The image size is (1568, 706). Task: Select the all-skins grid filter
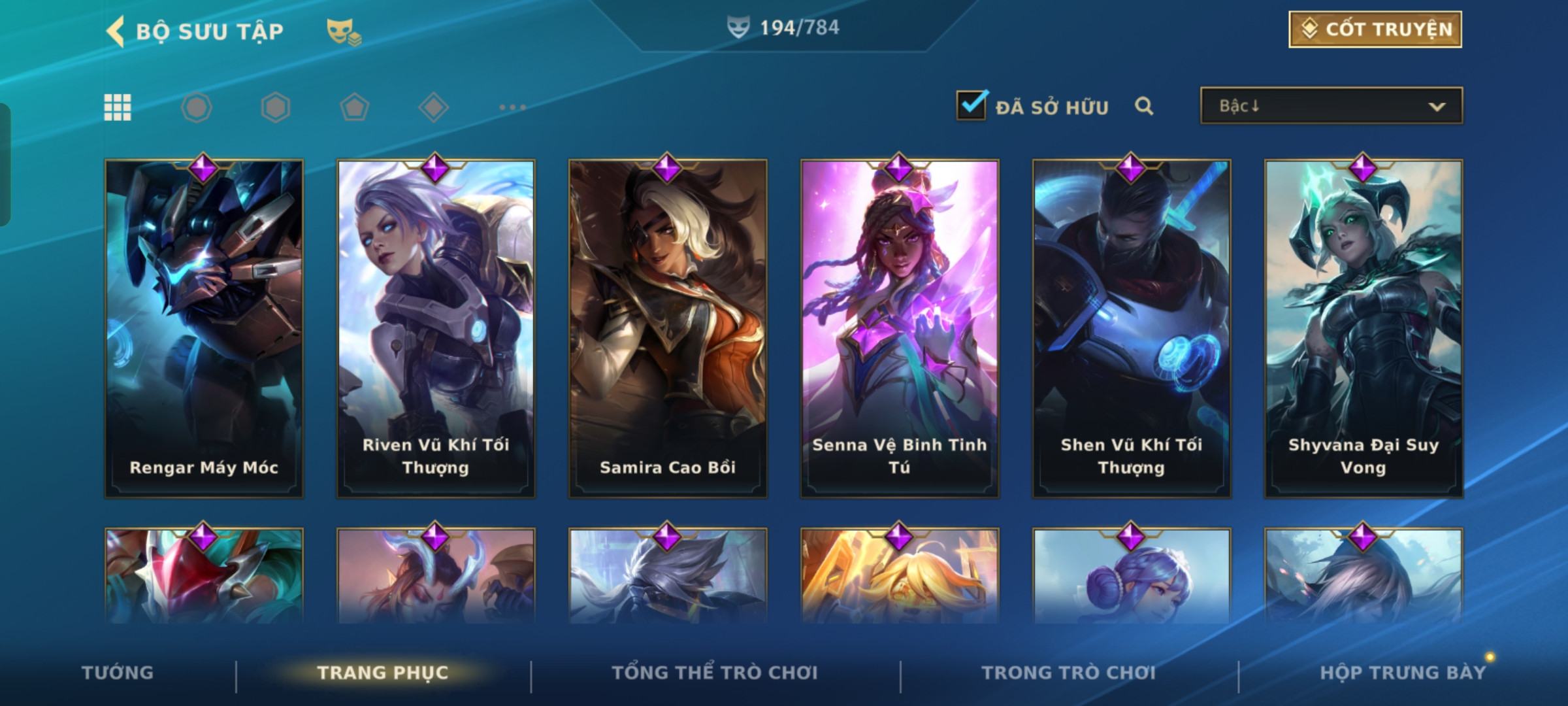click(x=118, y=107)
